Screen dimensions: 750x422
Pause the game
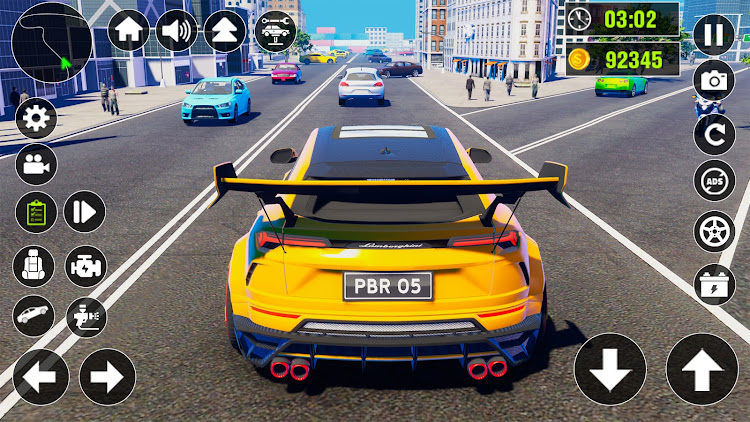713,34
